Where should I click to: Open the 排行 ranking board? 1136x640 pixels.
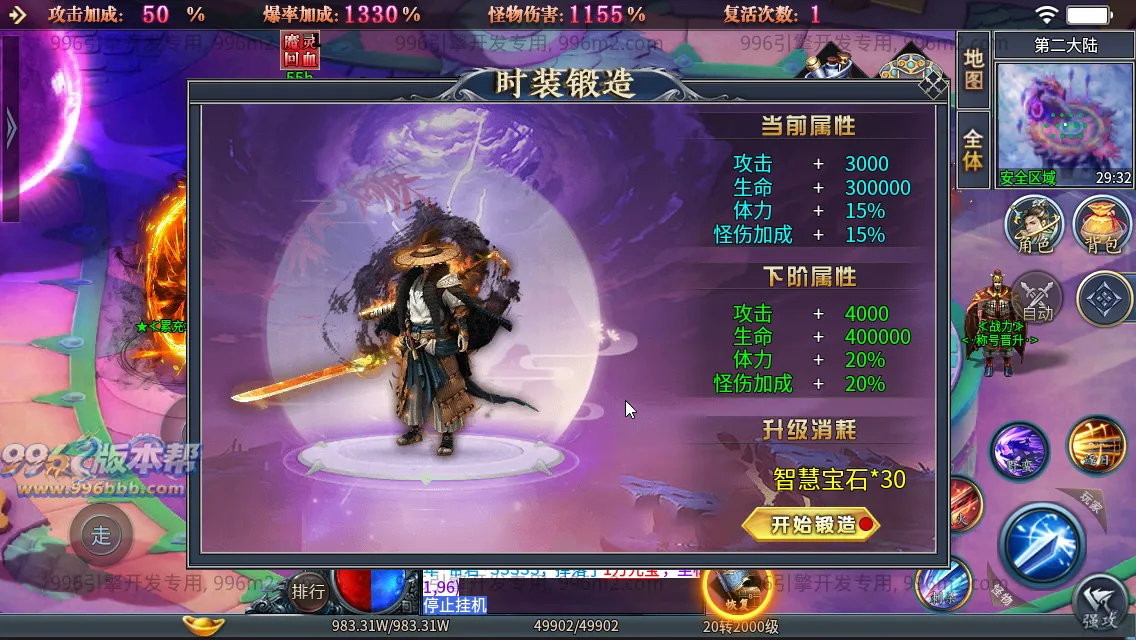pyautogui.click(x=309, y=591)
